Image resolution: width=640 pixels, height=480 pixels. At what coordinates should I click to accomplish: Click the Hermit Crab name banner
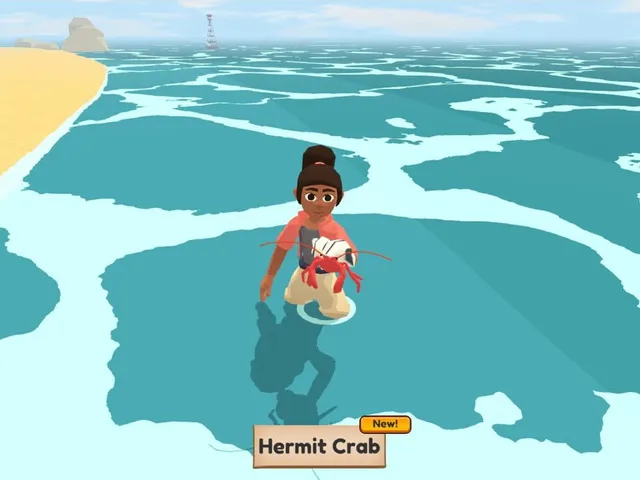coord(319,447)
